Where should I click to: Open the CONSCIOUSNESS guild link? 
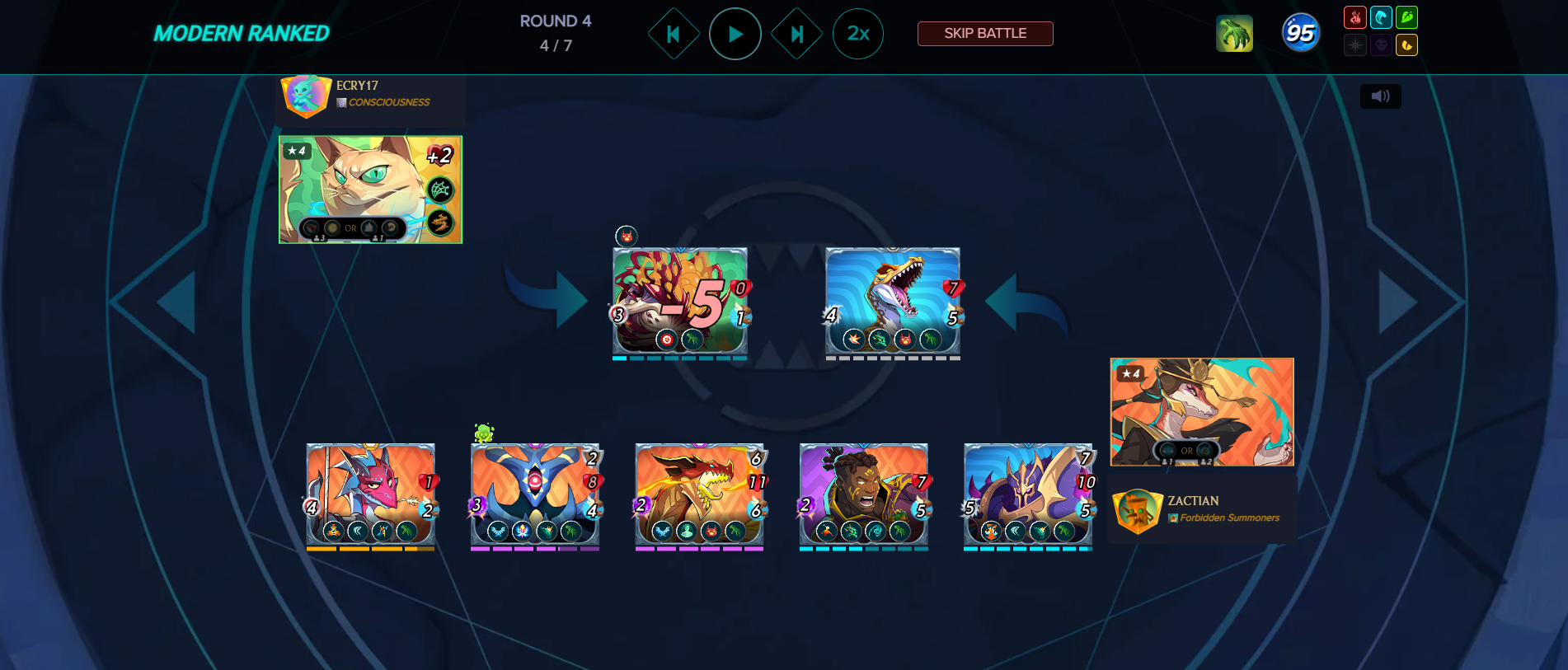coord(388,102)
